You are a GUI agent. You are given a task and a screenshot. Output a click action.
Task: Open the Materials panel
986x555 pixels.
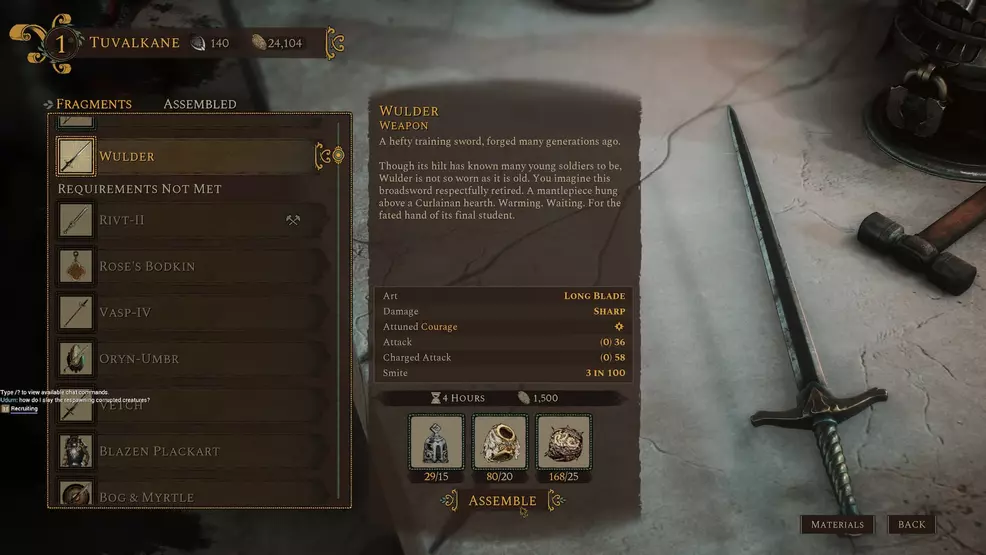point(837,524)
